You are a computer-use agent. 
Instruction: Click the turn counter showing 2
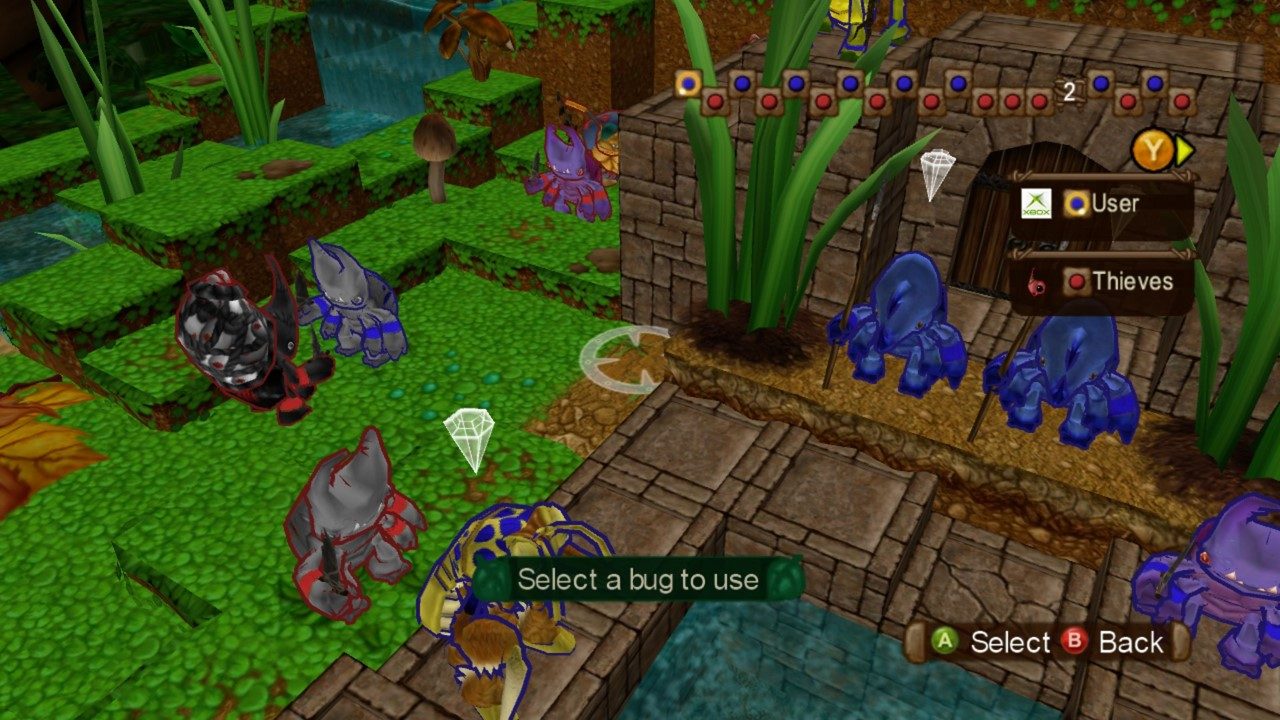1068,90
